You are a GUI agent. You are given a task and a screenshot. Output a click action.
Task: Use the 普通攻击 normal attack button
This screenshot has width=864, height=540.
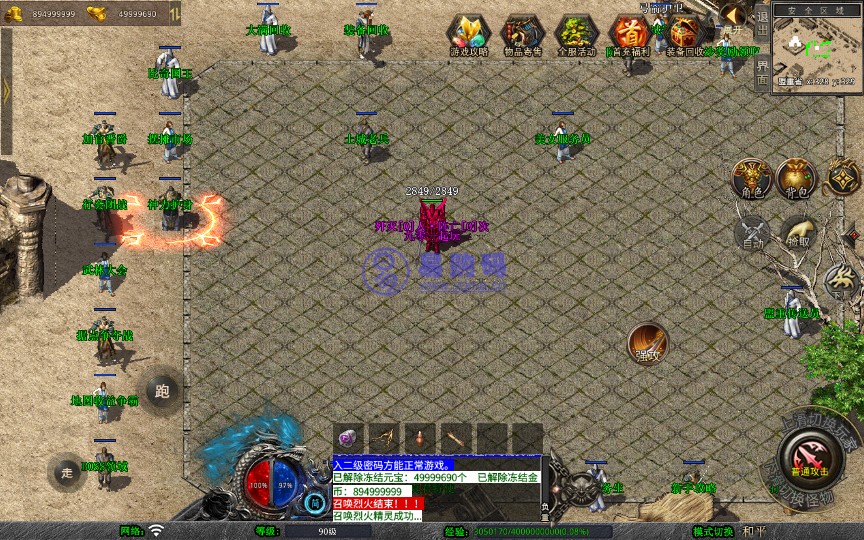808,459
